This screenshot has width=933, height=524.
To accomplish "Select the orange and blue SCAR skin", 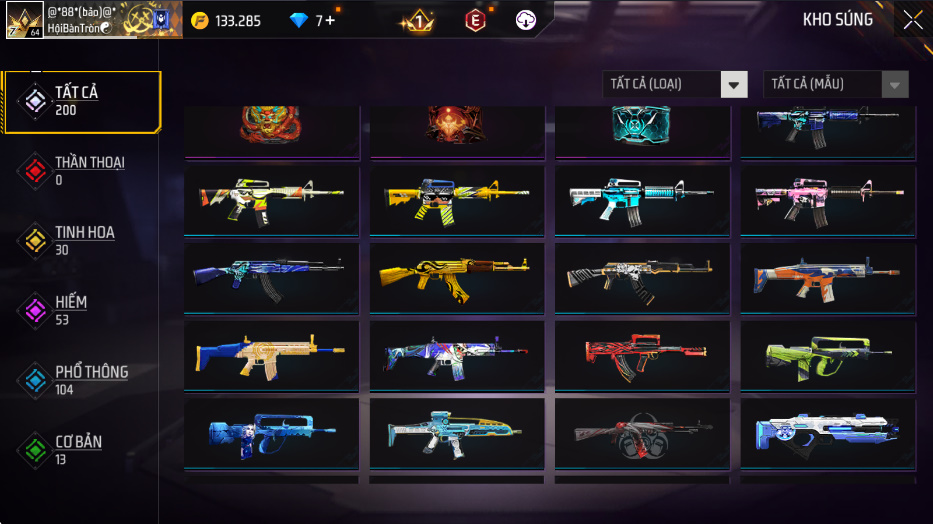I will coord(828,277).
